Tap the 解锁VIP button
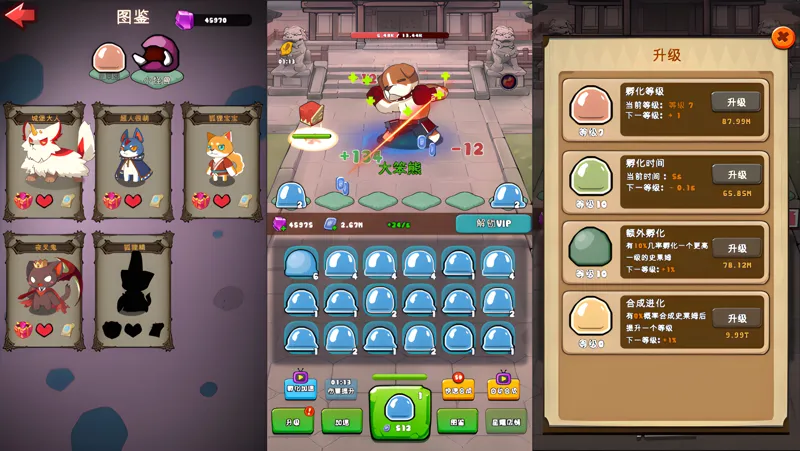Image resolution: width=800 pixels, height=451 pixels. (x=492, y=223)
